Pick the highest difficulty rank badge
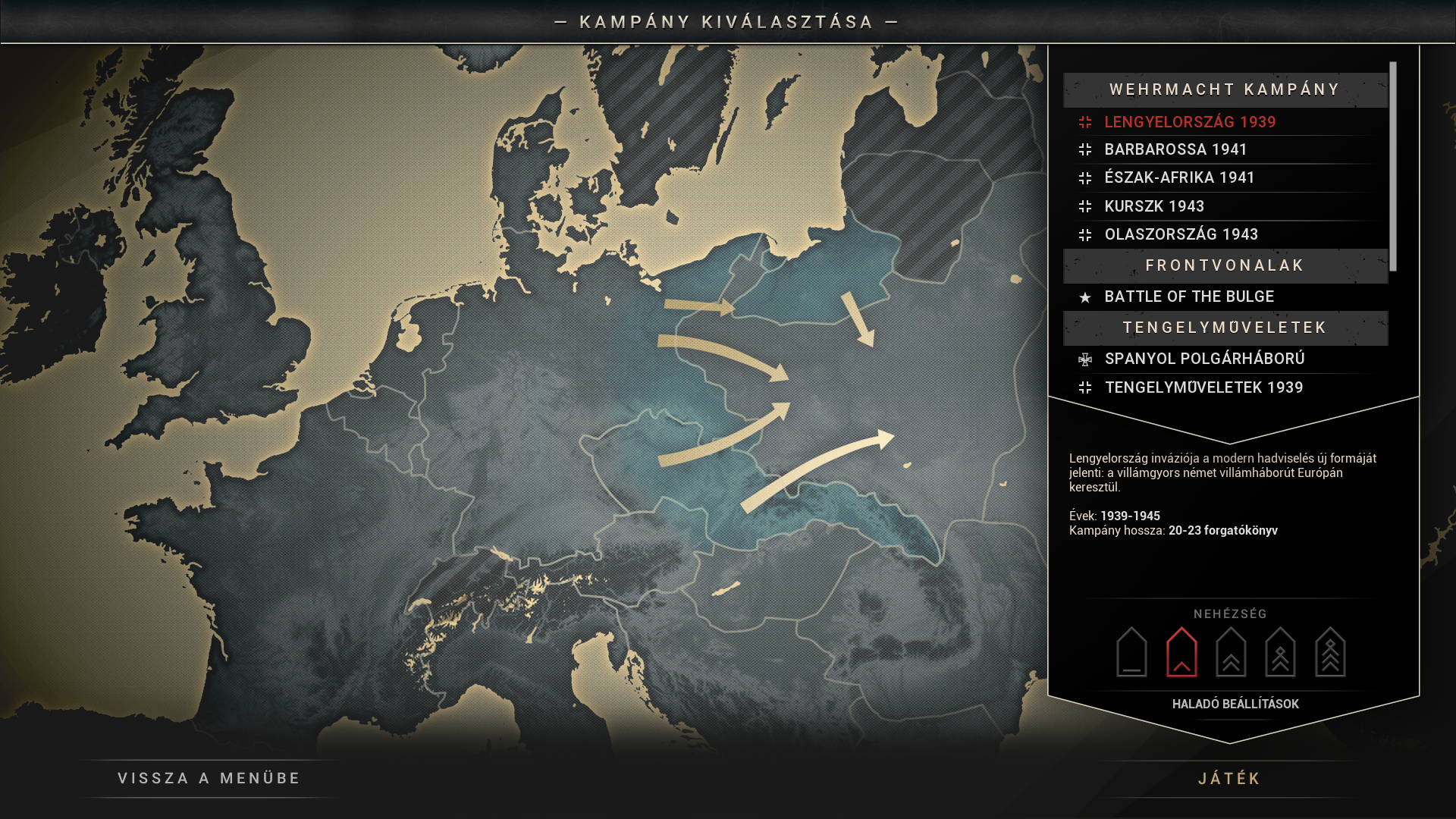 pyautogui.click(x=1330, y=652)
